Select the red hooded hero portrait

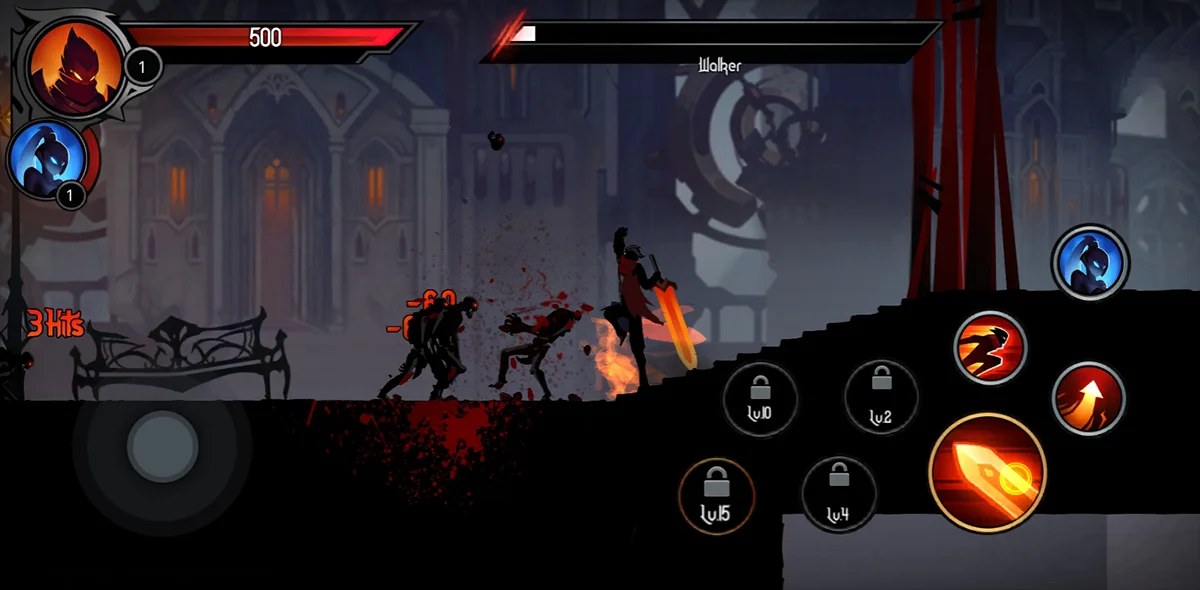point(75,67)
